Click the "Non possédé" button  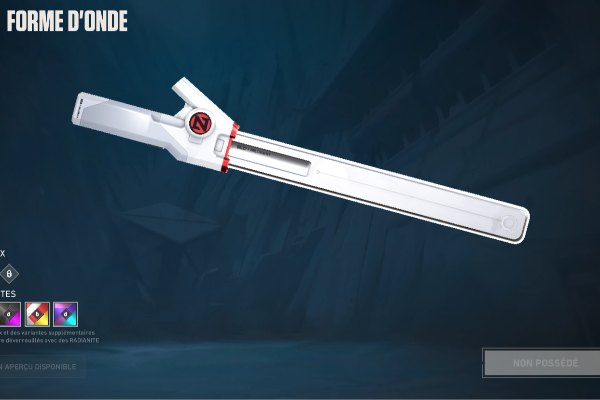click(541, 363)
